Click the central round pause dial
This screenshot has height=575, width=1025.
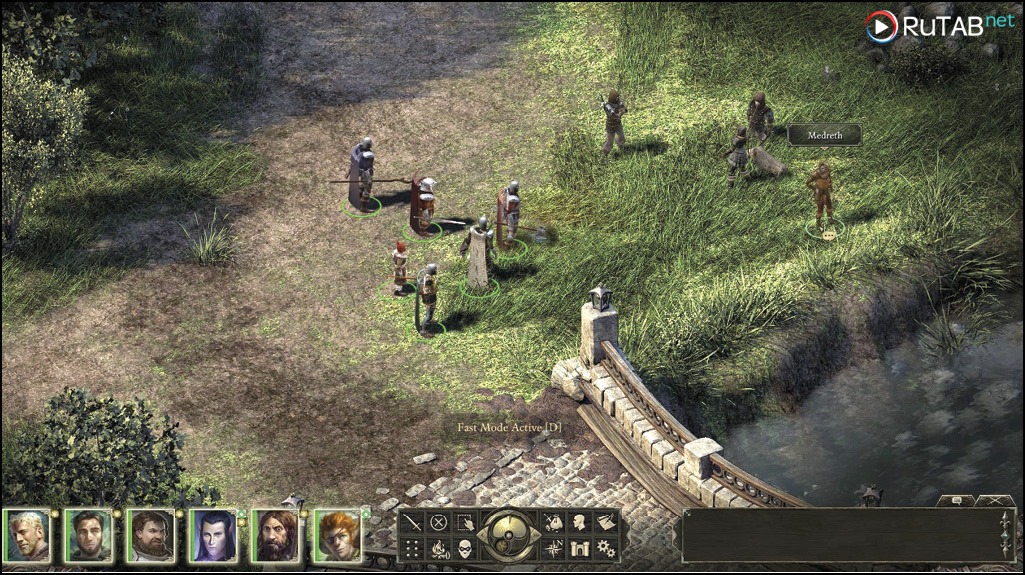pos(508,535)
